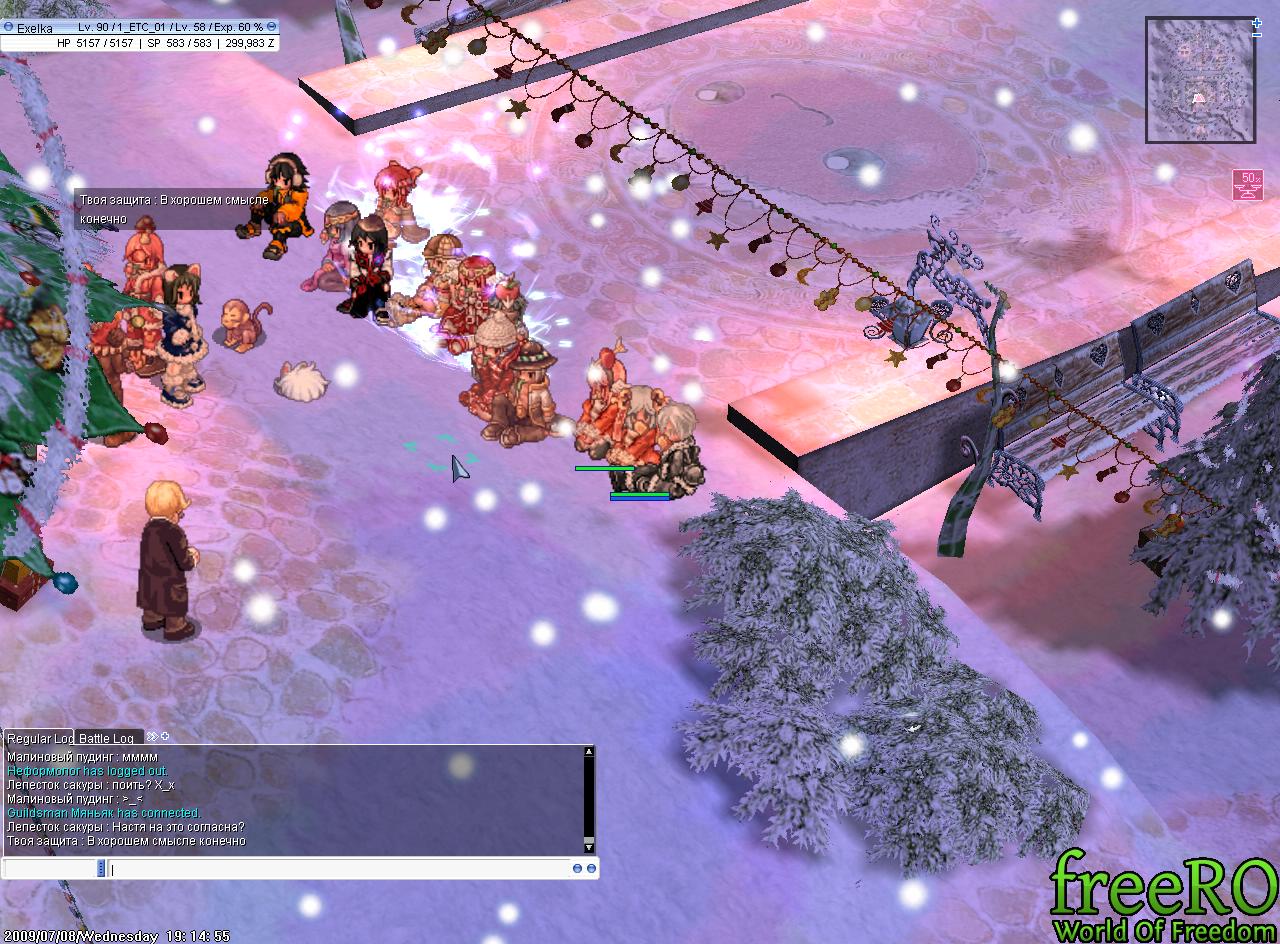Screen dimensions: 1280x944
Task: Click the rightmost round button in chat bar
Action: coord(591,869)
